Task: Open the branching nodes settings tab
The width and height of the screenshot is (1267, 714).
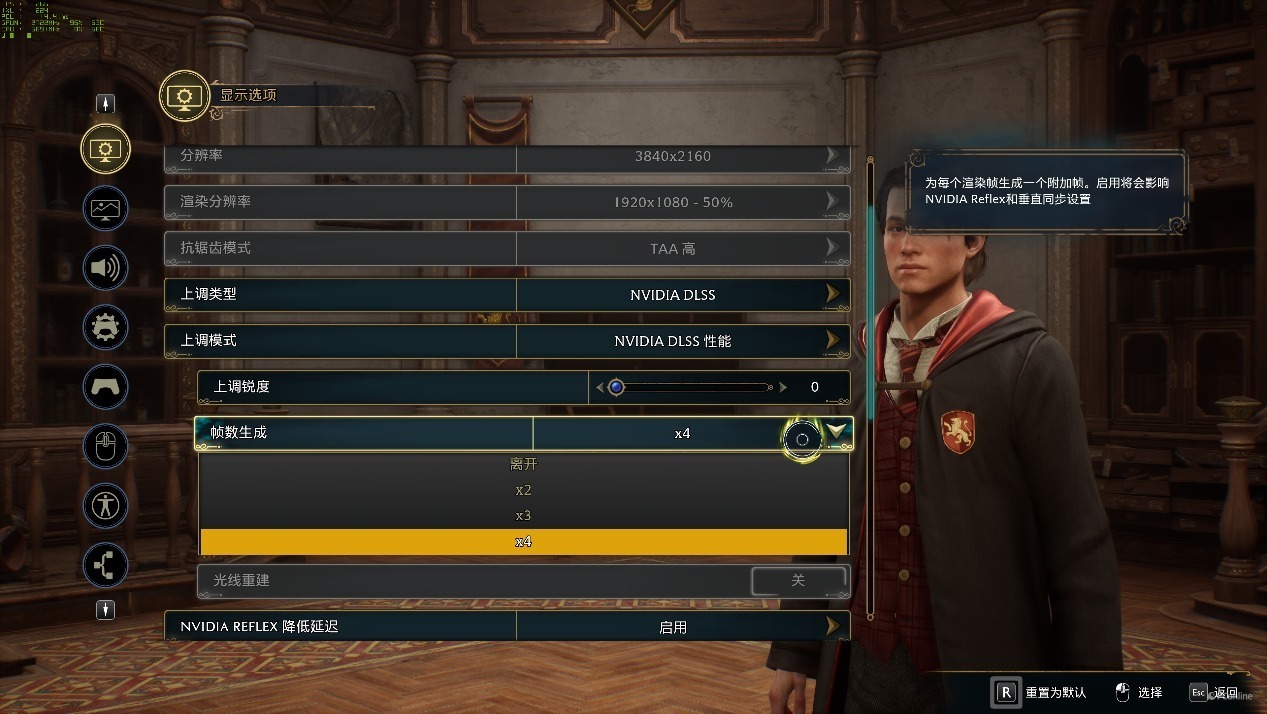Action: coord(105,564)
